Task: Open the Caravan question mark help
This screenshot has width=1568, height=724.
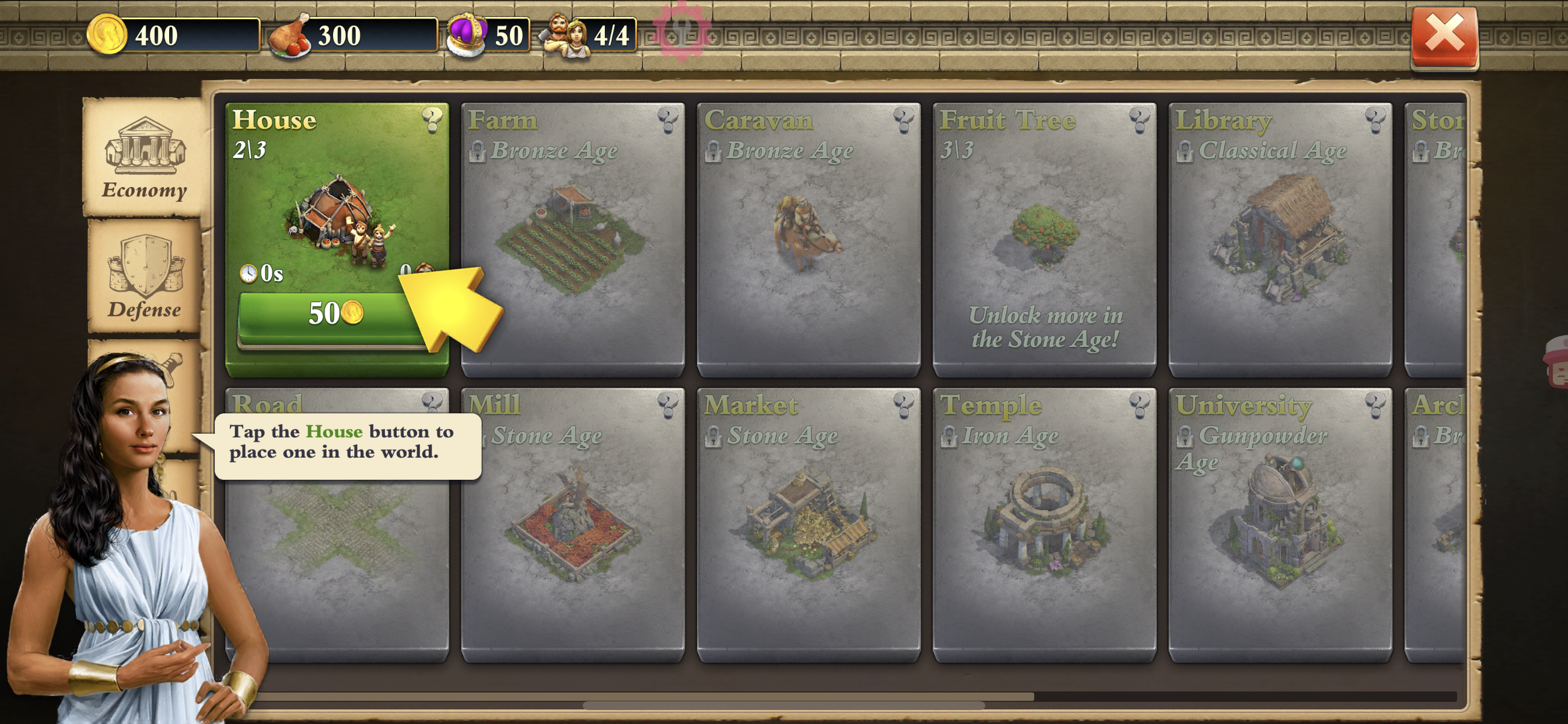Action: 904,120
